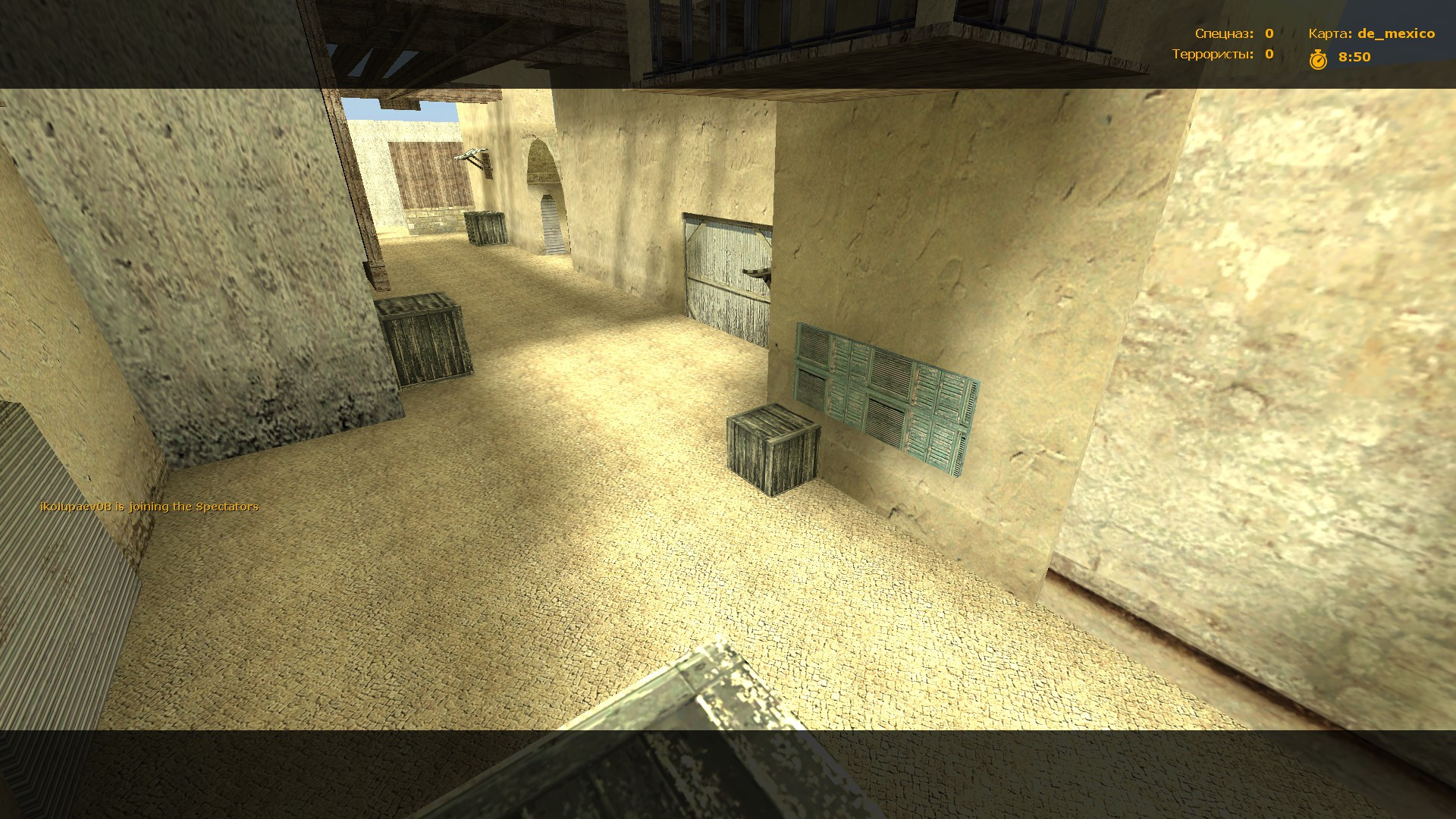Click the crate beside the left stone wall

coord(425,341)
